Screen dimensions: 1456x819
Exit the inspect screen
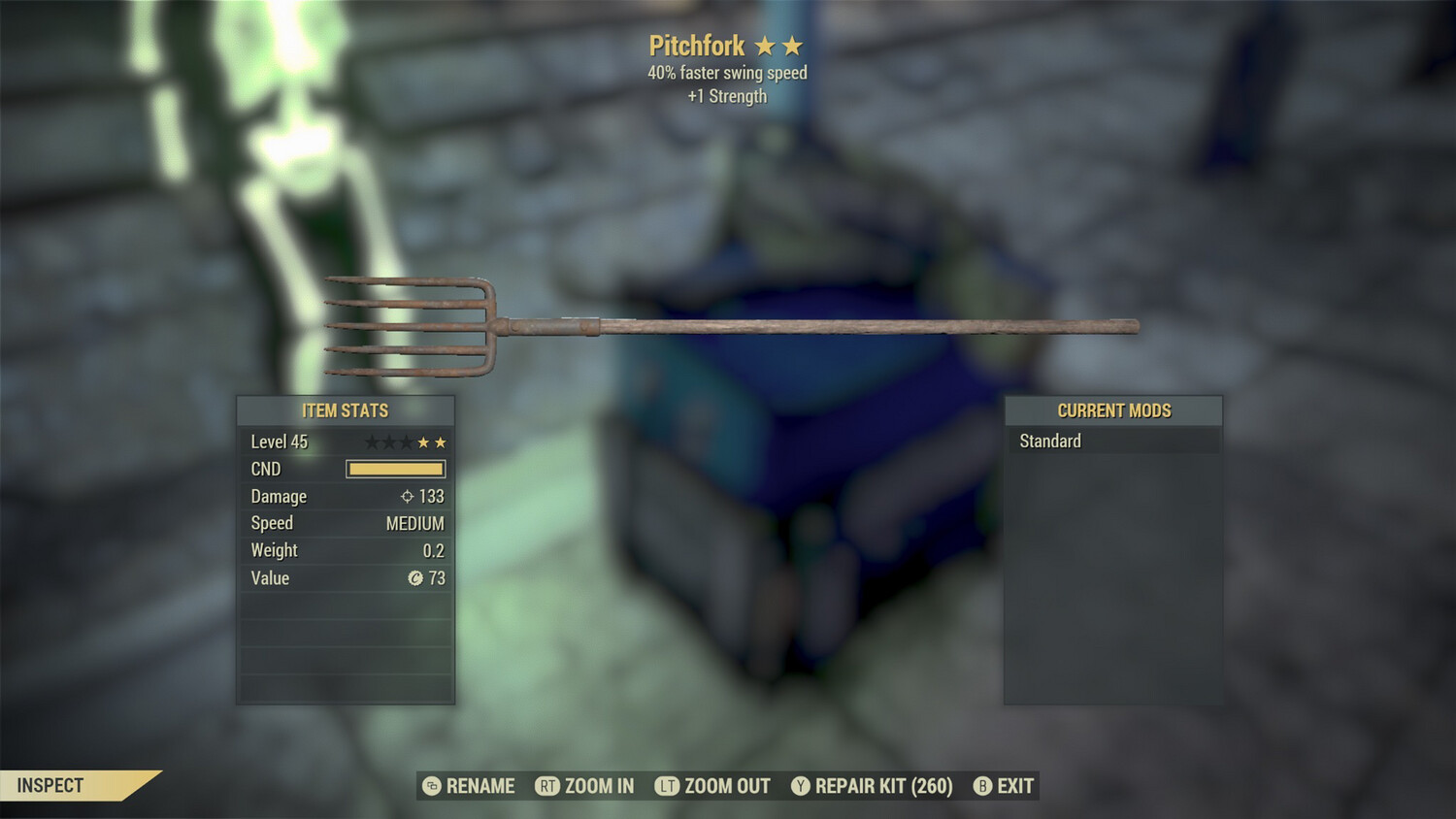(1005, 786)
